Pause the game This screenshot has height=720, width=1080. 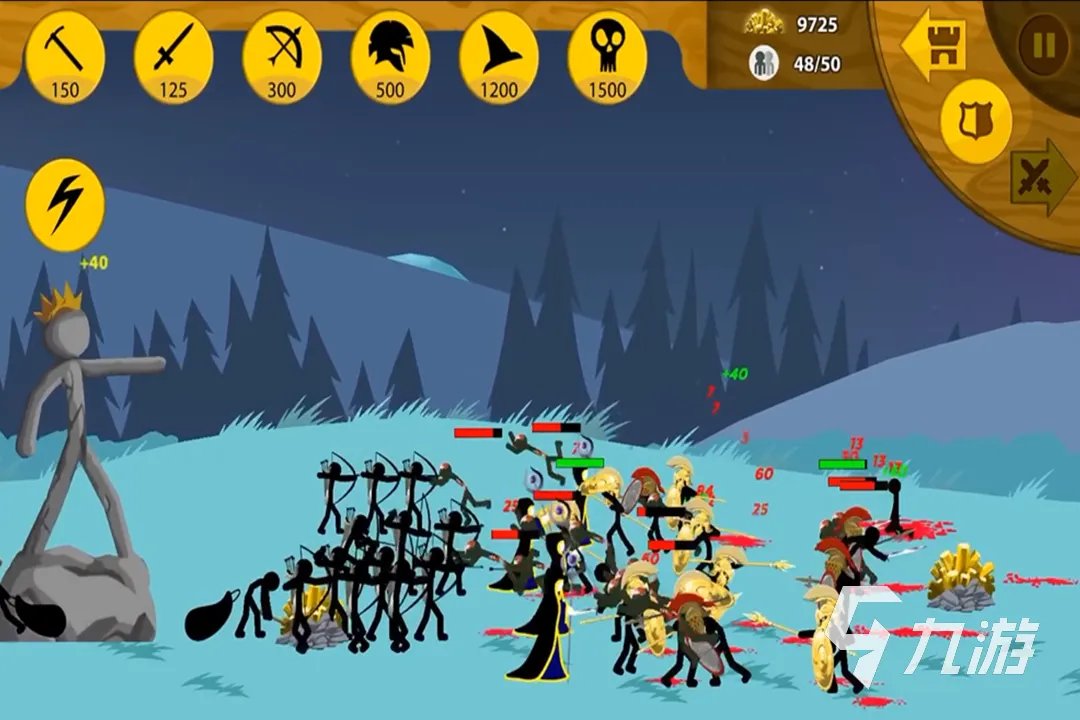tap(1043, 45)
